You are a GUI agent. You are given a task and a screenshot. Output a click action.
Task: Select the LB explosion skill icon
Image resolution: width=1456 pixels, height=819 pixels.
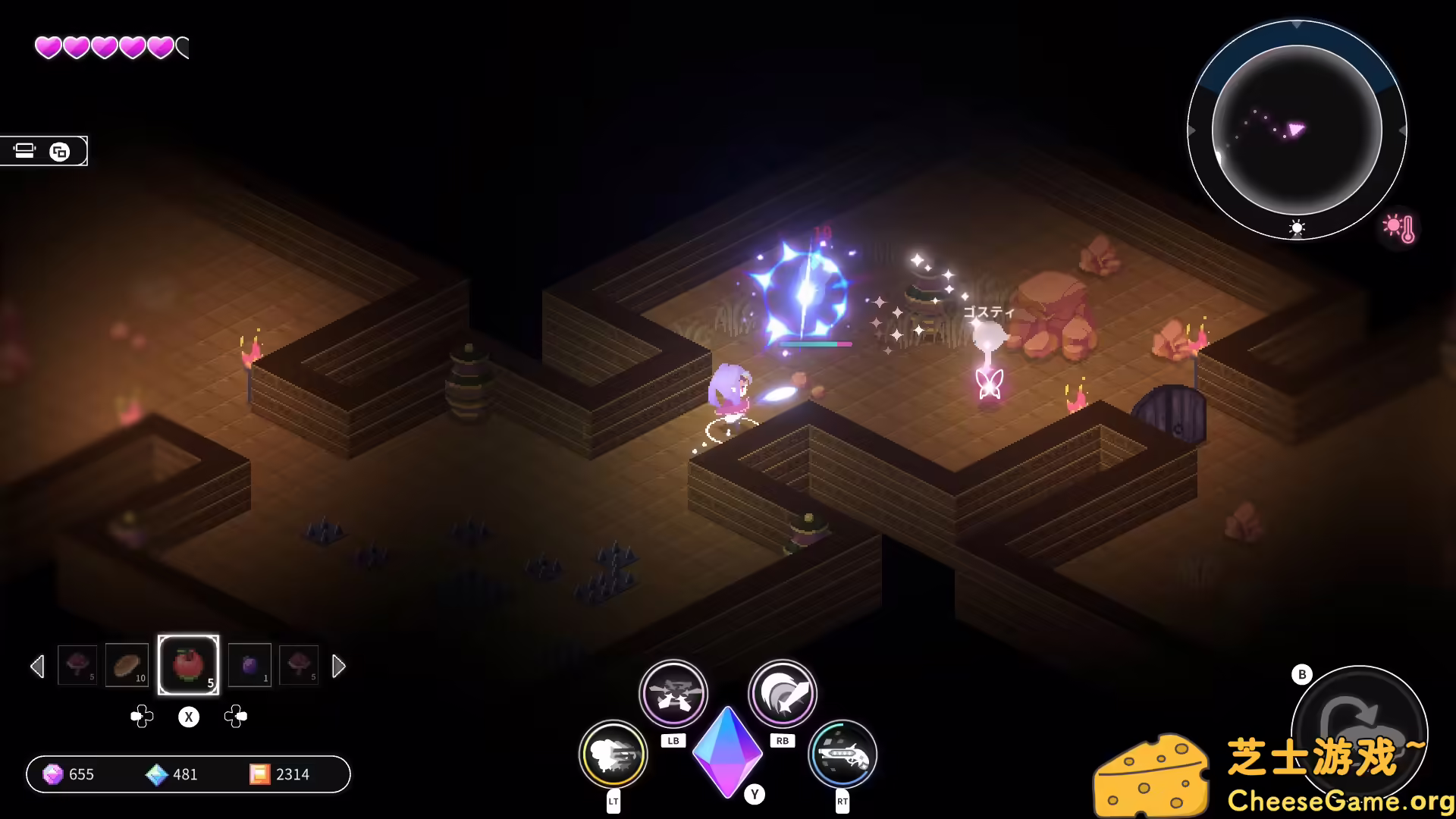(x=673, y=692)
